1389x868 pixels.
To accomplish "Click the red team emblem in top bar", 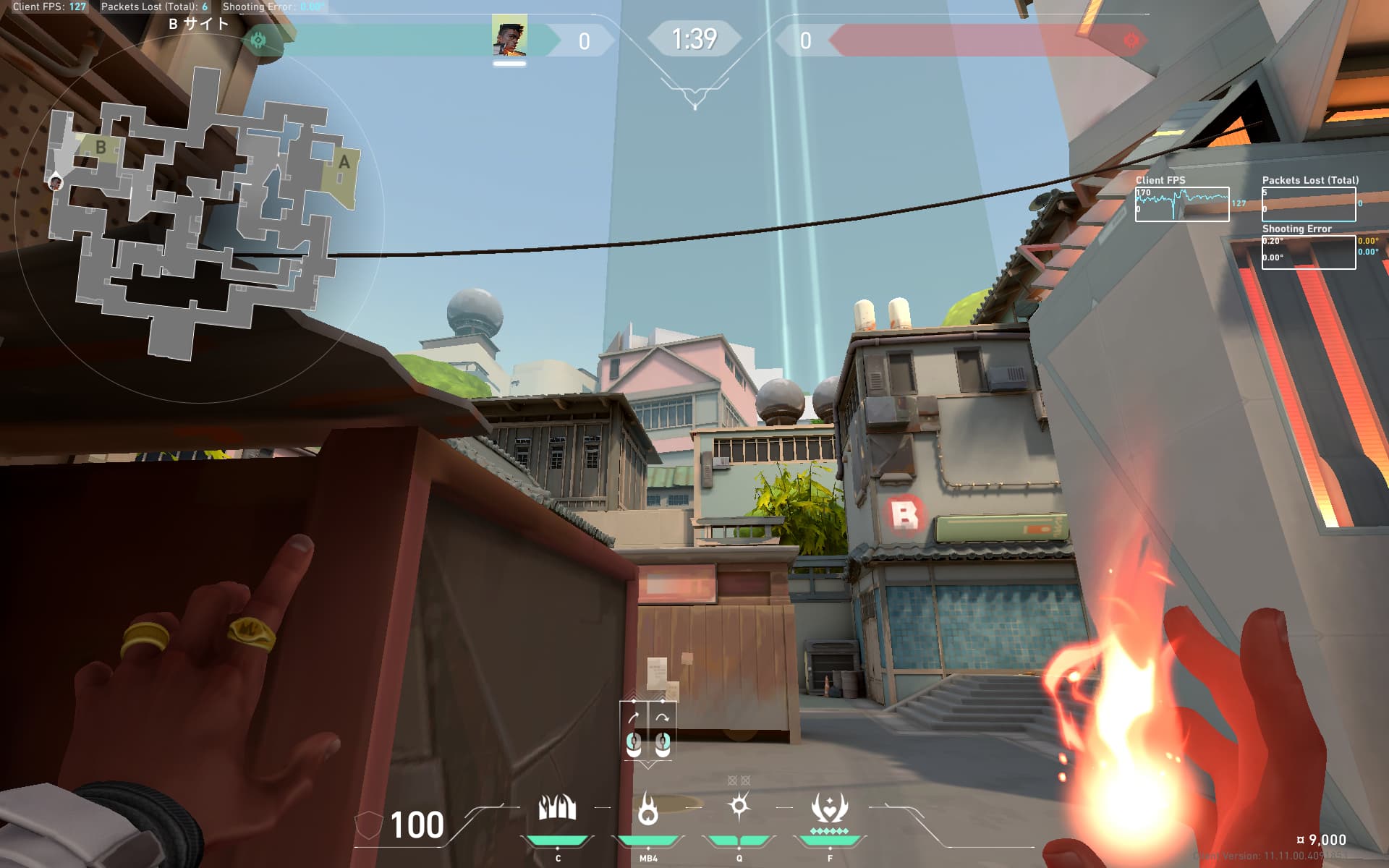I will coord(1131,41).
